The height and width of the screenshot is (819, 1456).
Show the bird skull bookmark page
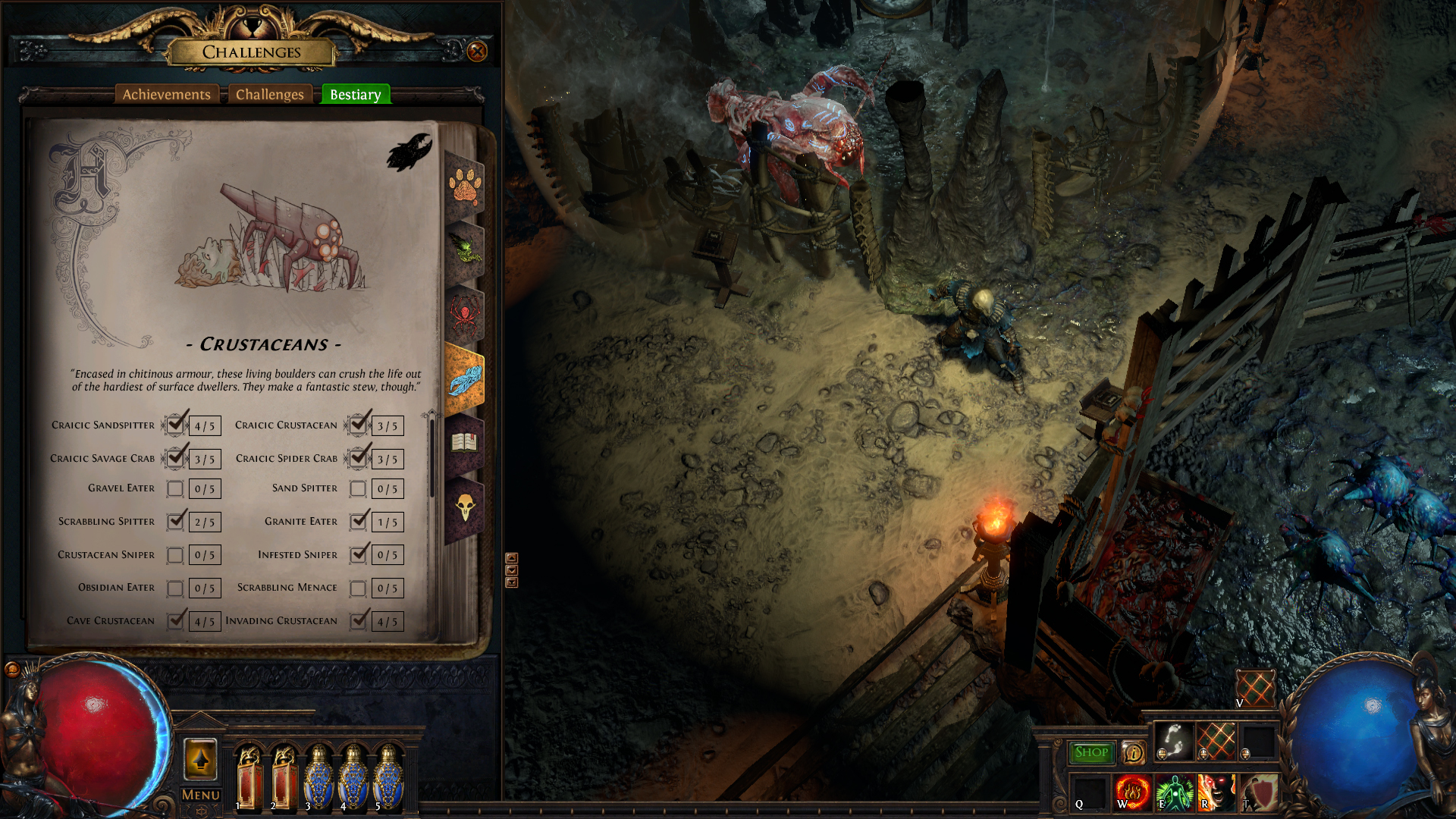point(464,507)
